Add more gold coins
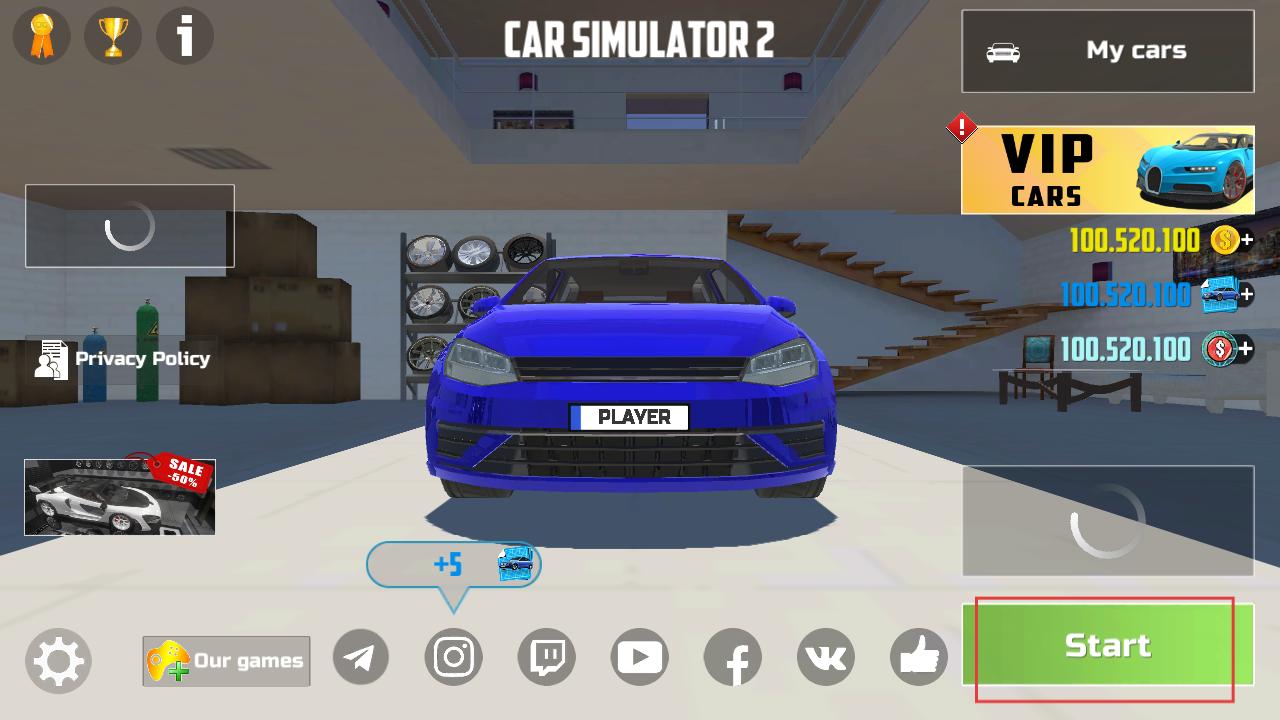Screen dimensions: 1280x720 point(1246,240)
